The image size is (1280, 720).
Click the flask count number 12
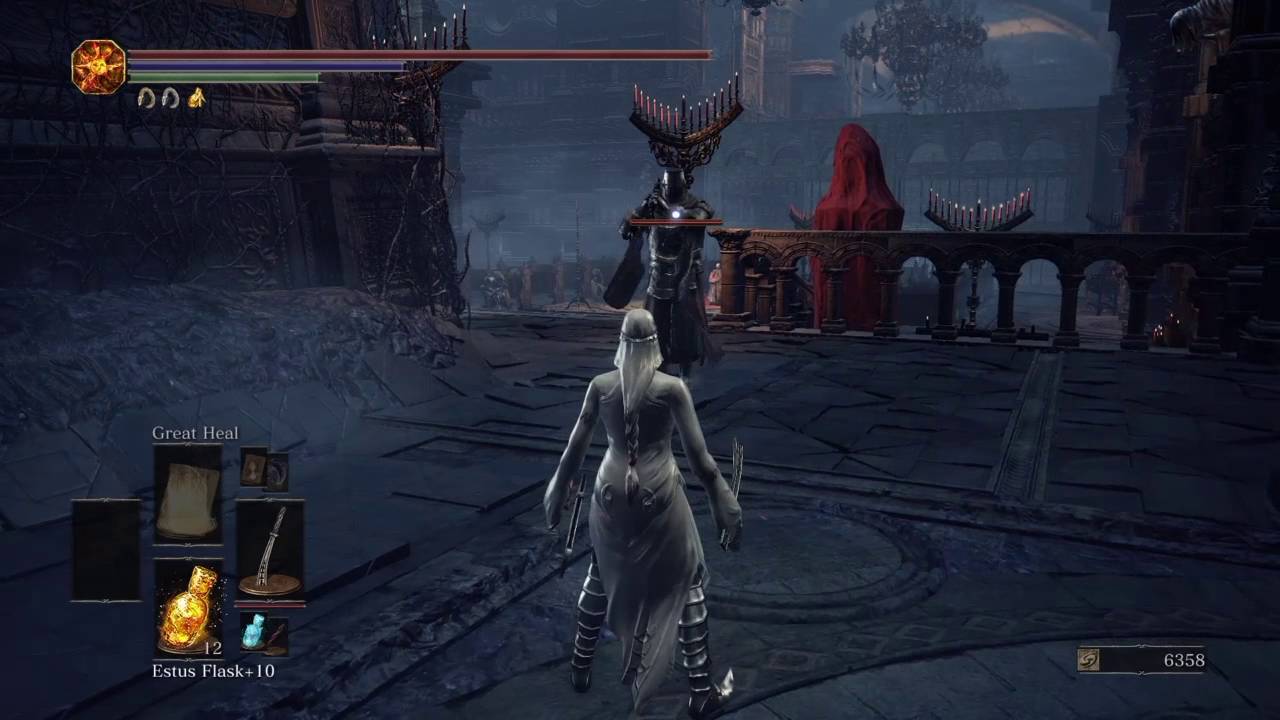[212, 648]
